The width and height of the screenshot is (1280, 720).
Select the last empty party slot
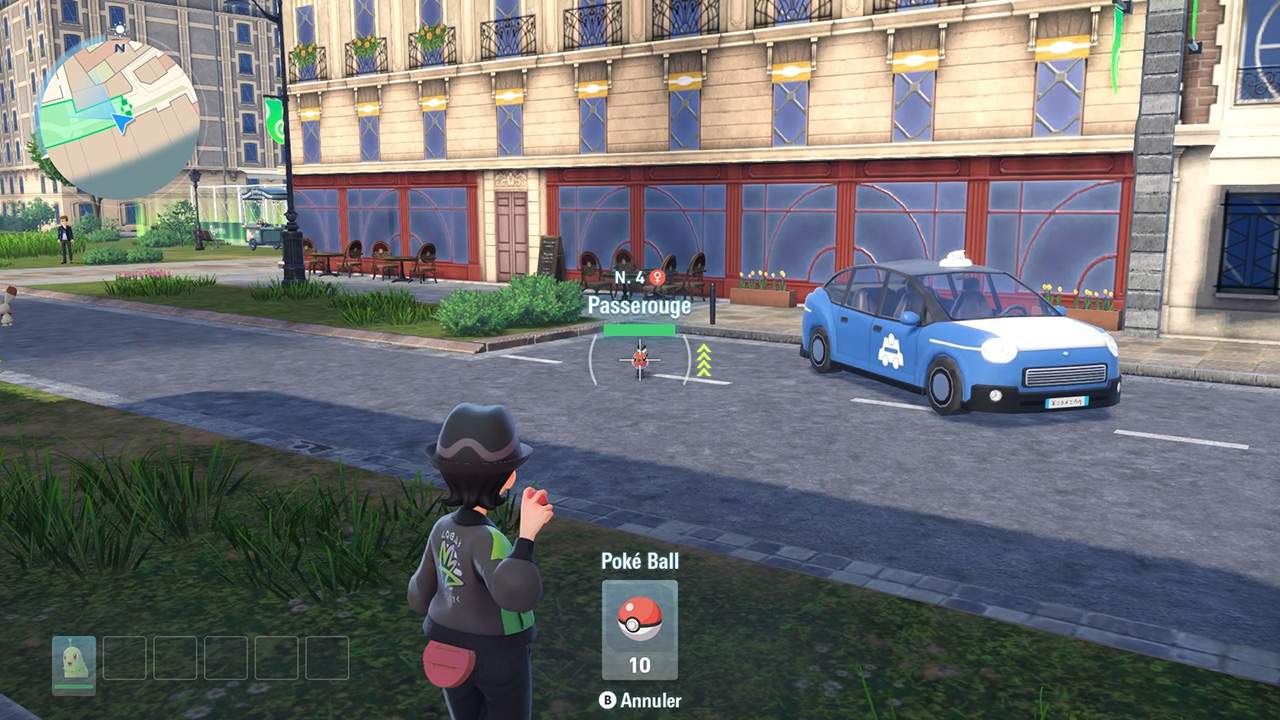pyautogui.click(x=327, y=658)
